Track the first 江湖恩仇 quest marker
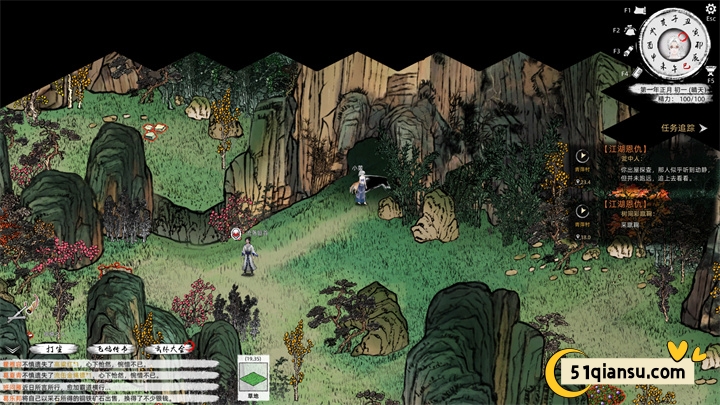Viewport: 720px width, 405px height. (x=583, y=156)
